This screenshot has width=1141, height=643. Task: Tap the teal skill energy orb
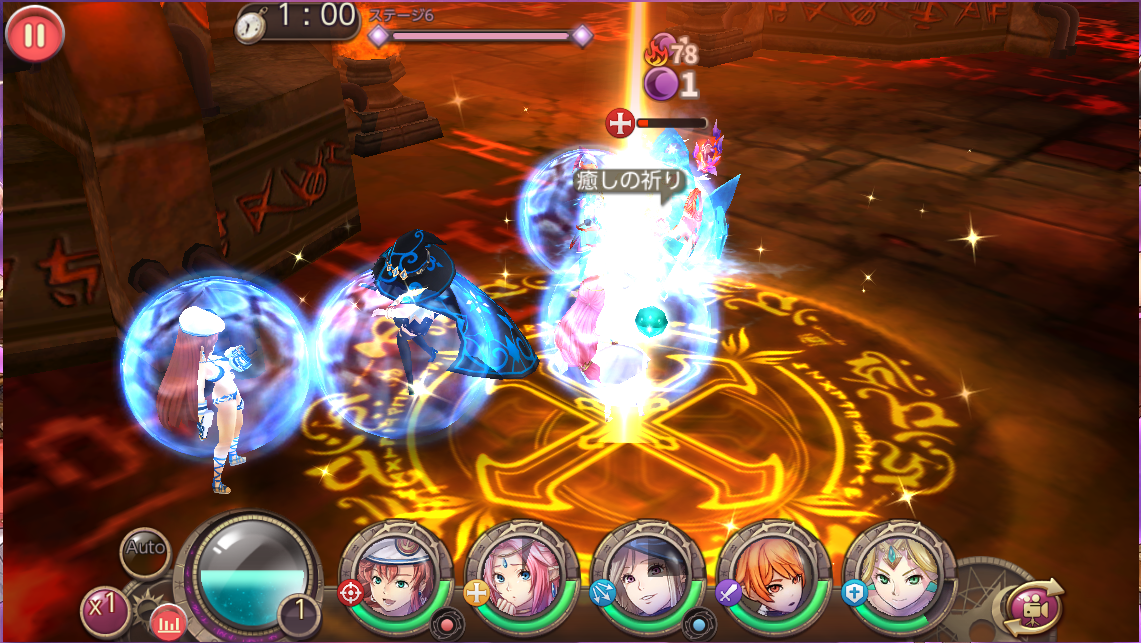250,575
